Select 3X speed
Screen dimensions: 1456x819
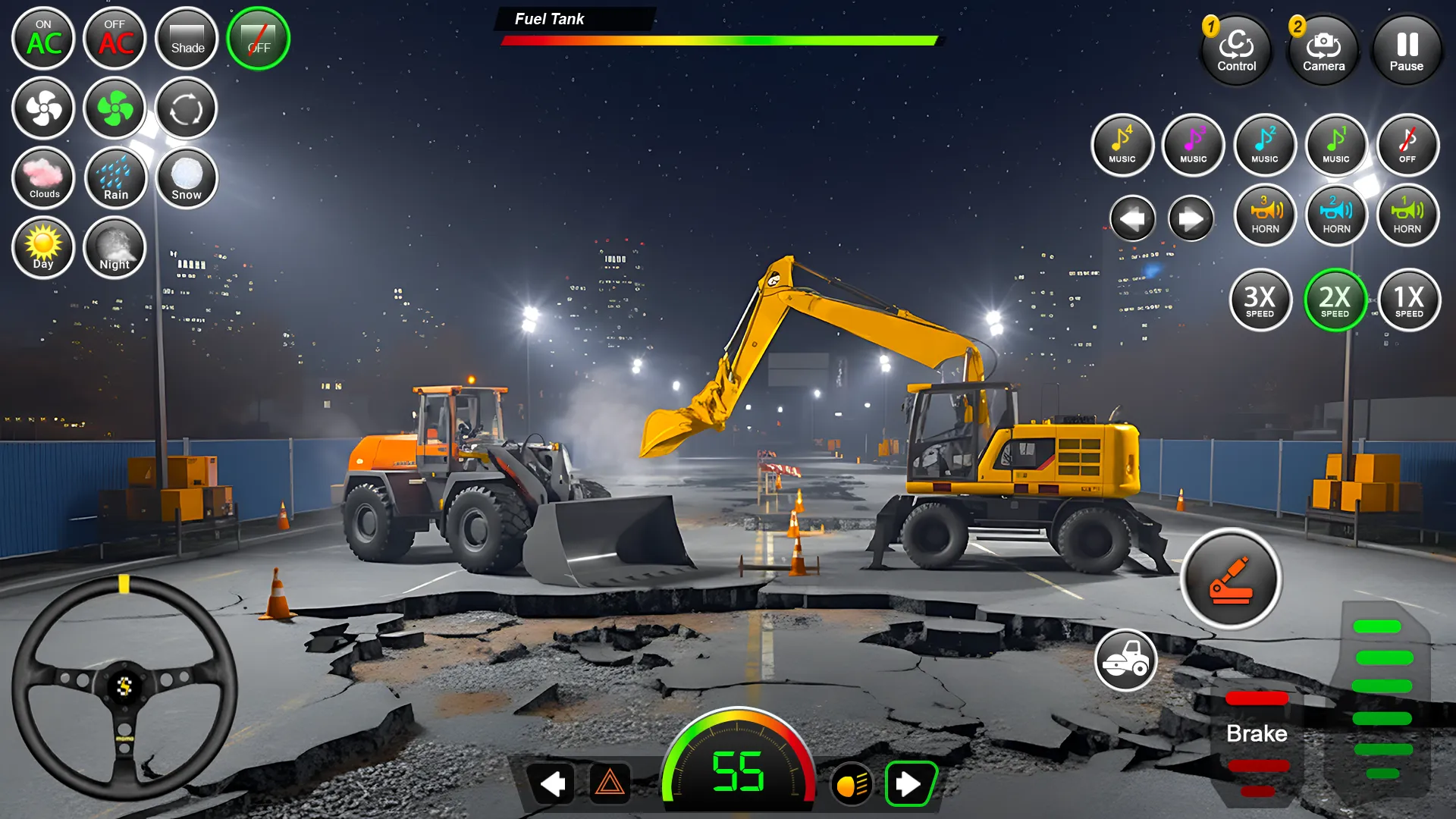[1261, 300]
